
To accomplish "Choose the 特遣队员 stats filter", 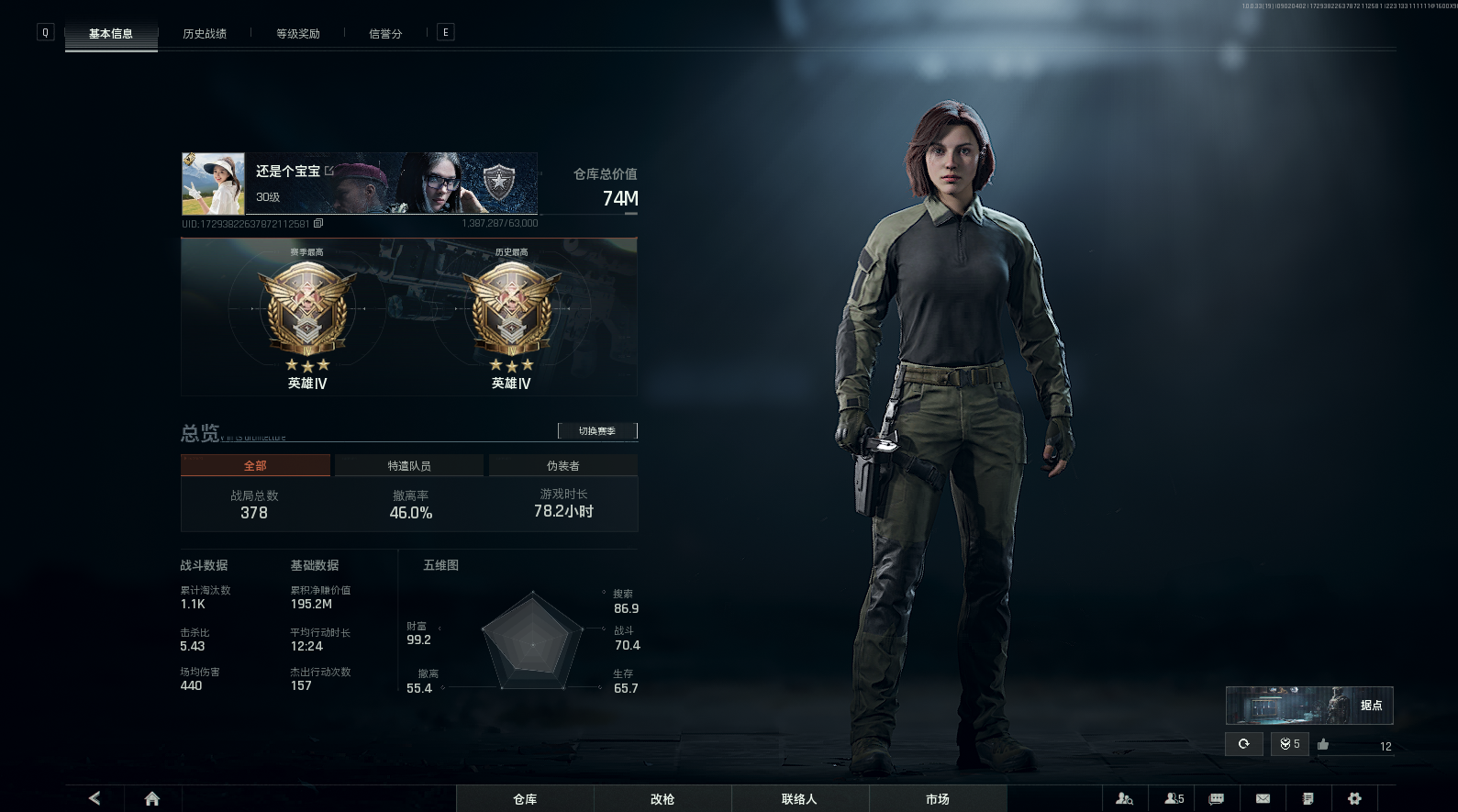I will click(x=409, y=466).
